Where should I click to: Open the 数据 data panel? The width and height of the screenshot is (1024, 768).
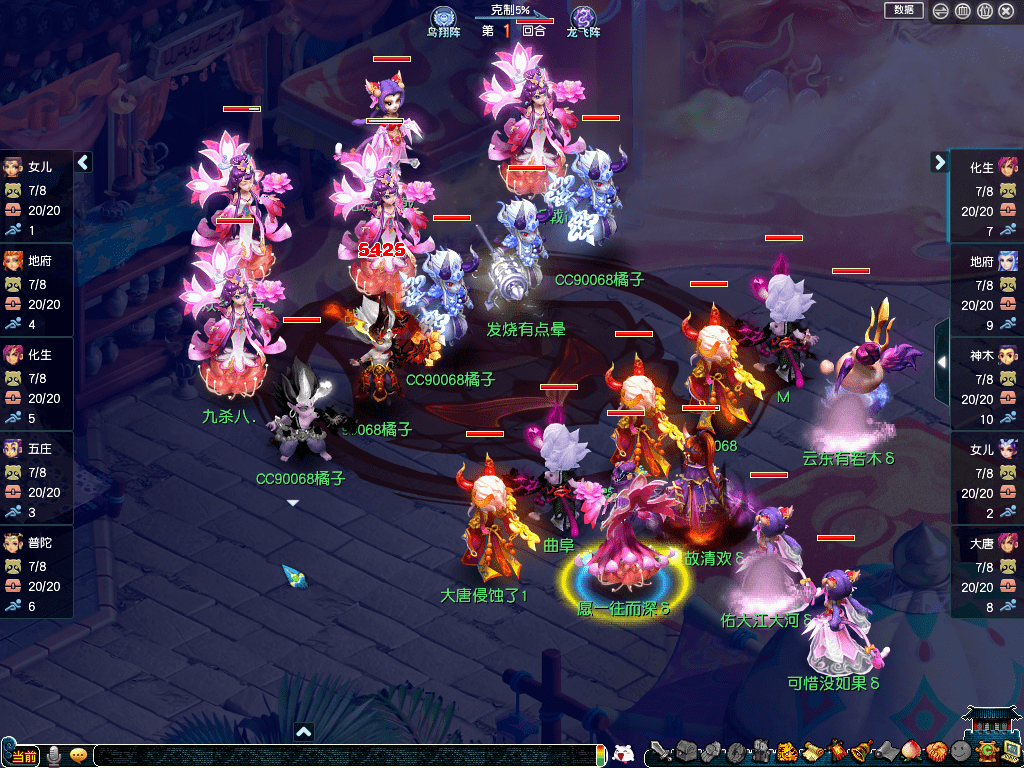click(903, 10)
